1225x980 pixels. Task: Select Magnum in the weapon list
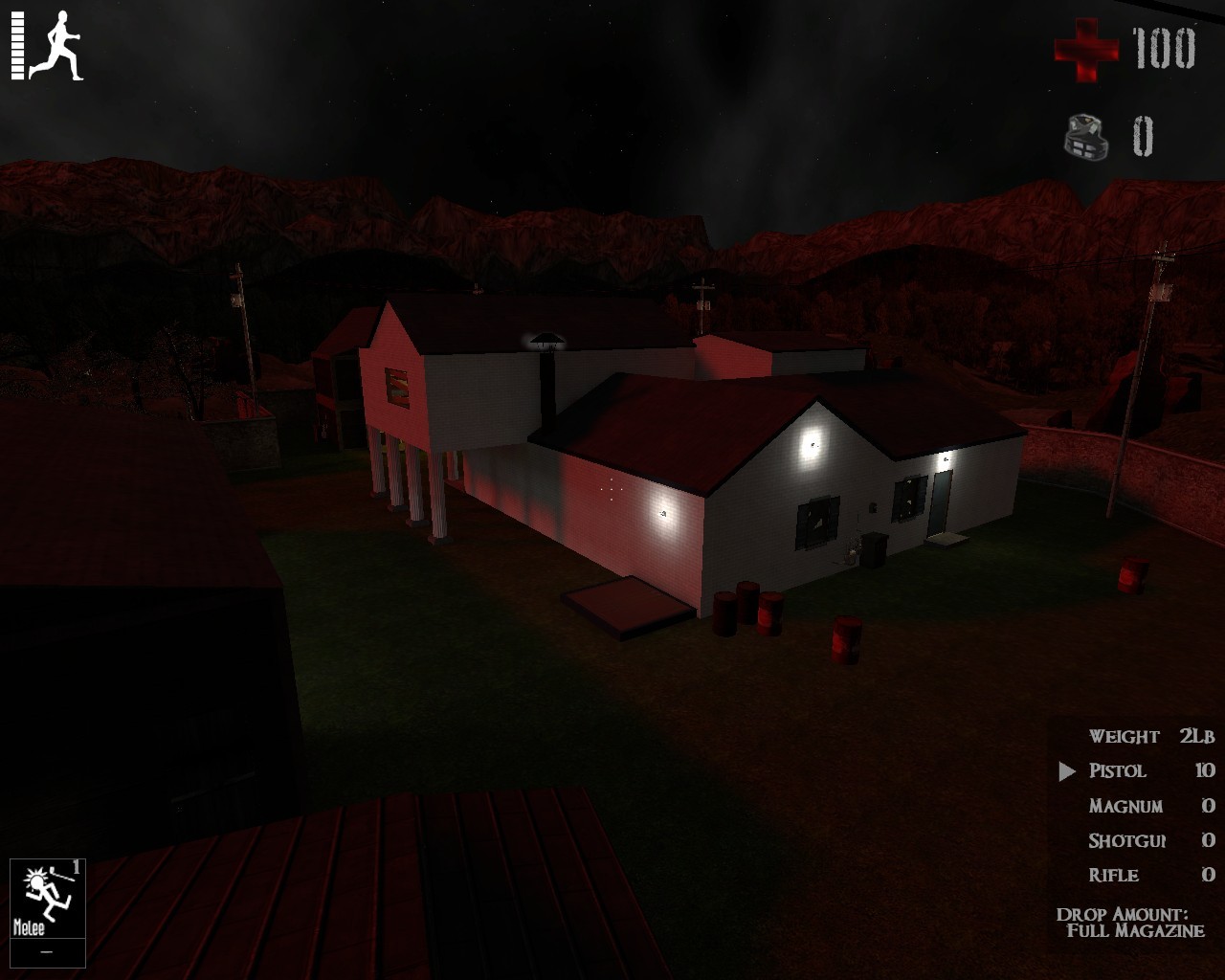(x=1125, y=806)
